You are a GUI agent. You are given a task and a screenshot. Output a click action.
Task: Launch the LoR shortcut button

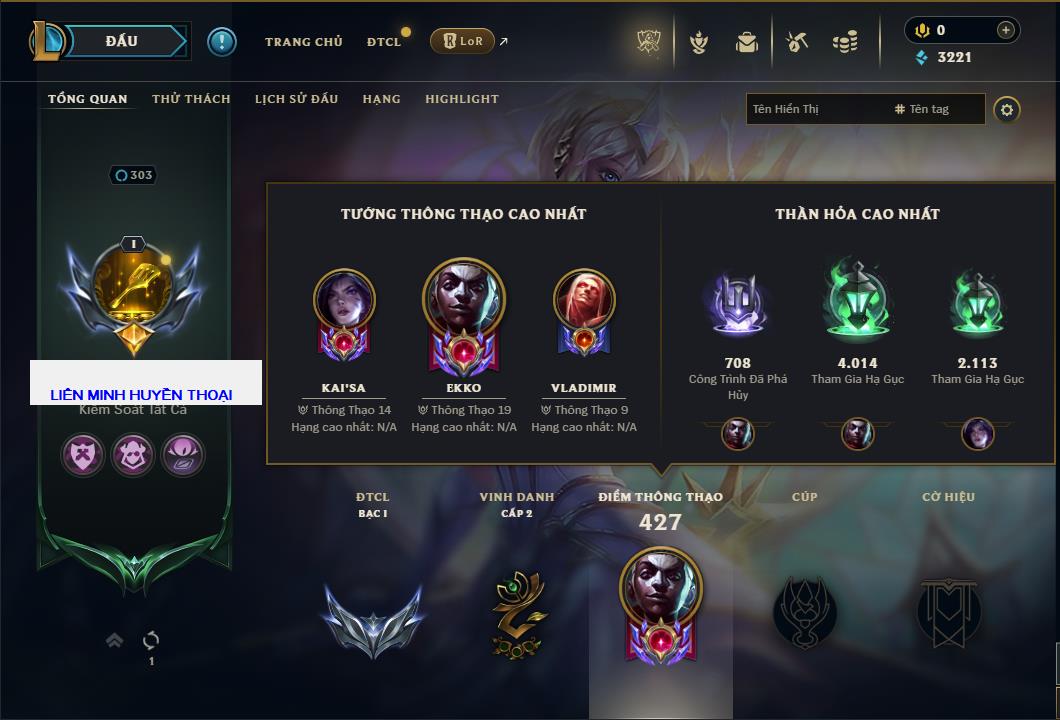pos(463,42)
